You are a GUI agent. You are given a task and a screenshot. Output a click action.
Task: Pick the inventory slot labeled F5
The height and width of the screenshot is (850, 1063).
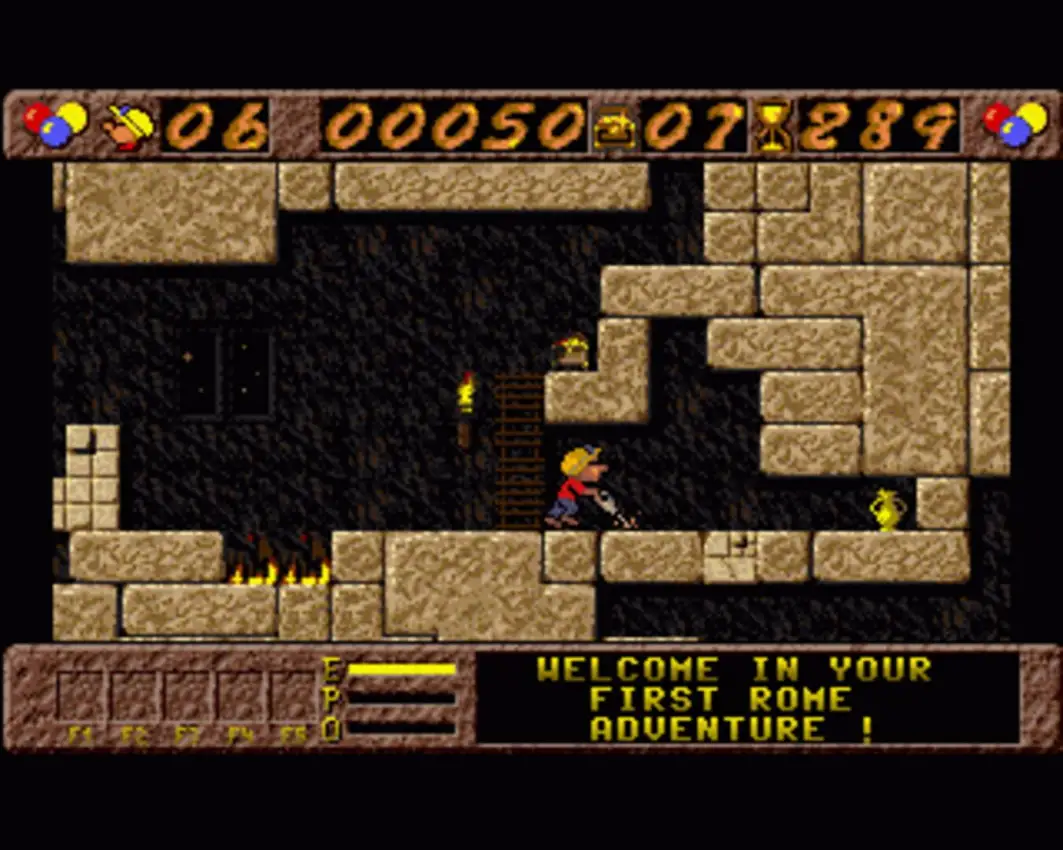coord(293,697)
